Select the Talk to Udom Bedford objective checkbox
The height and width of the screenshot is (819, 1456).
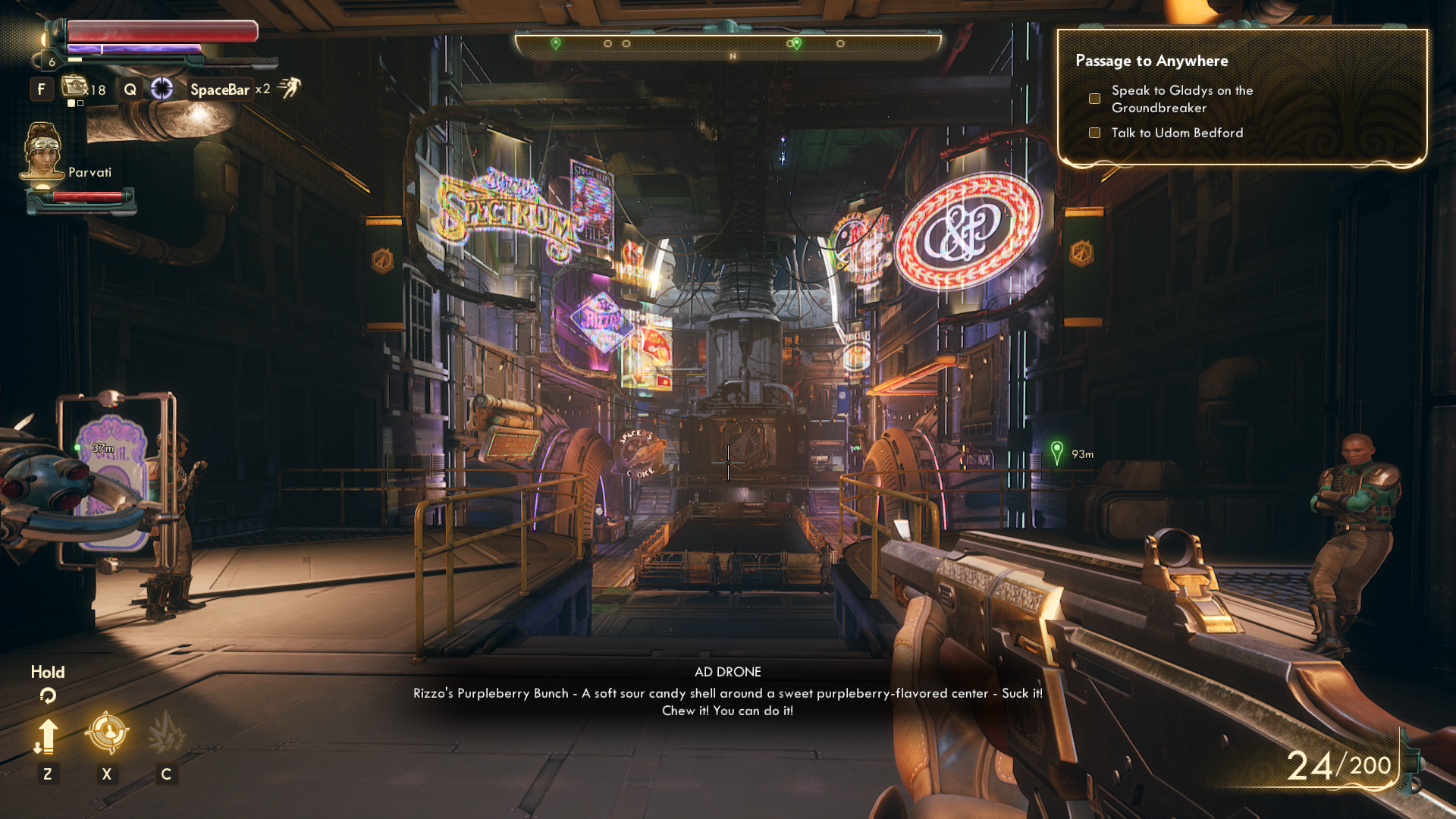point(1094,133)
